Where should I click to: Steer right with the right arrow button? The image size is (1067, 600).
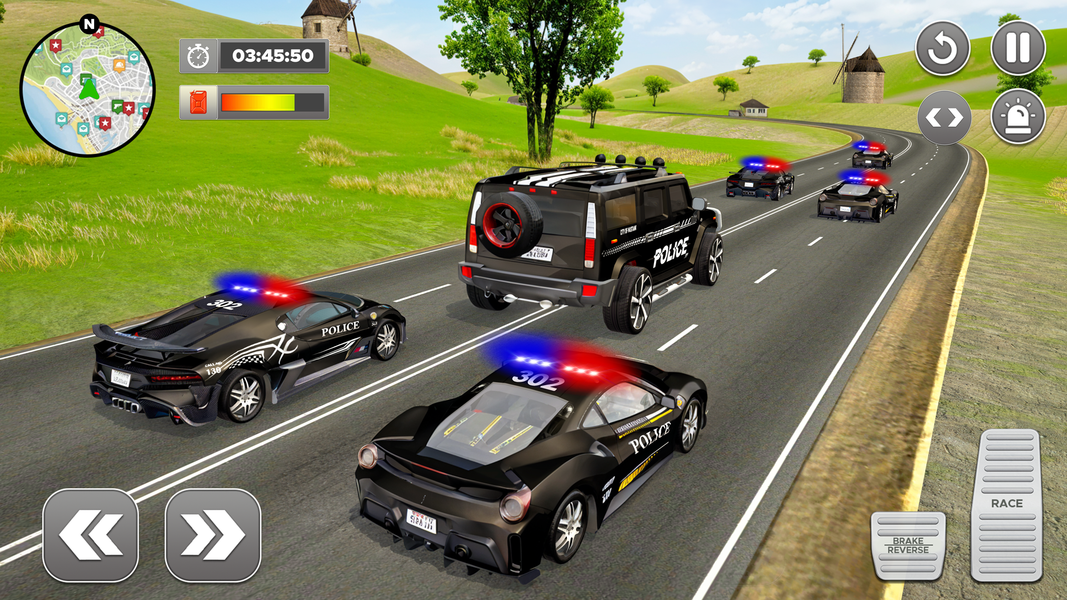[x=212, y=535]
